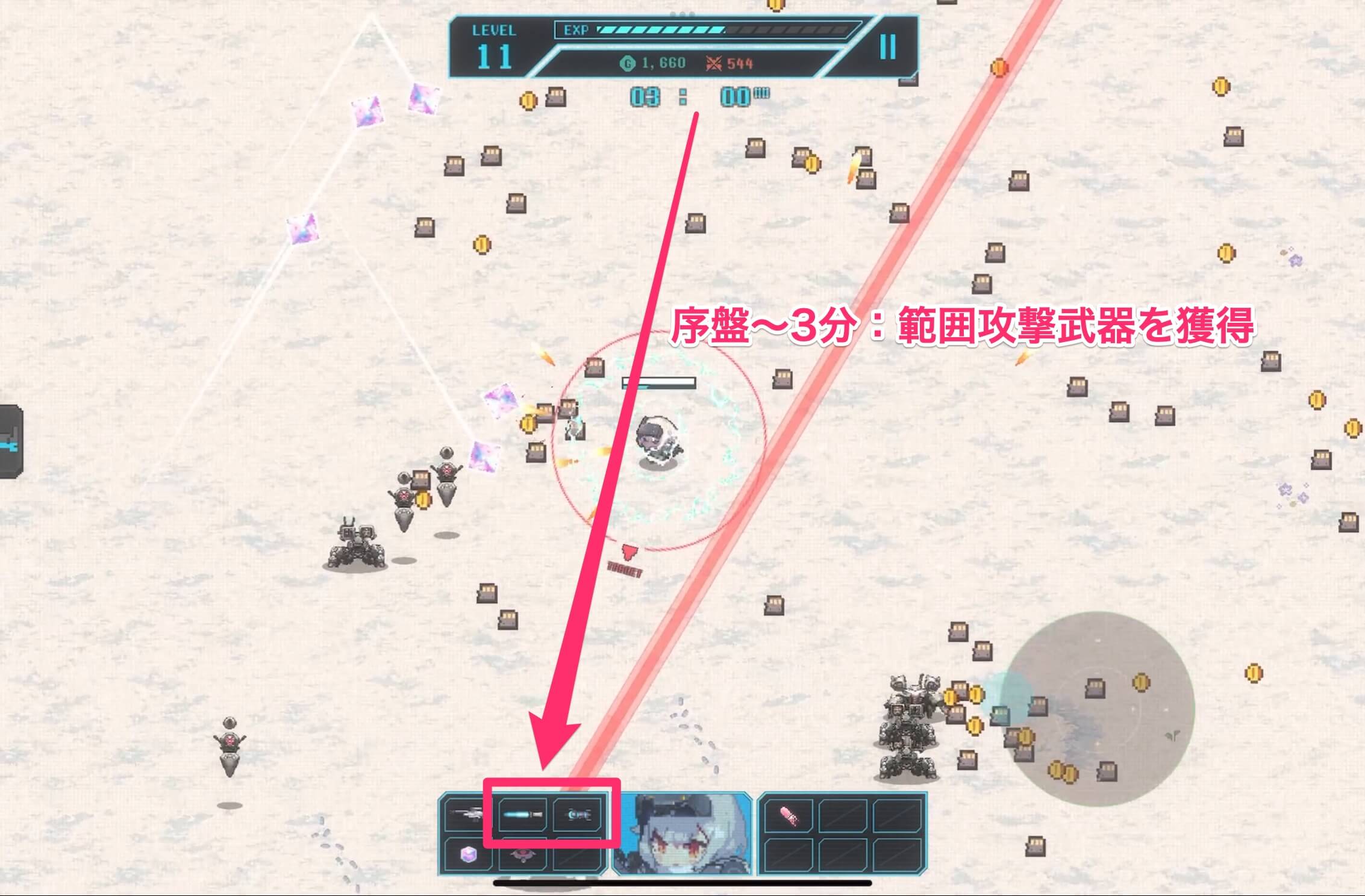The height and width of the screenshot is (896, 1365).
Task: Select the turret gadget slot
Action: click(523, 856)
